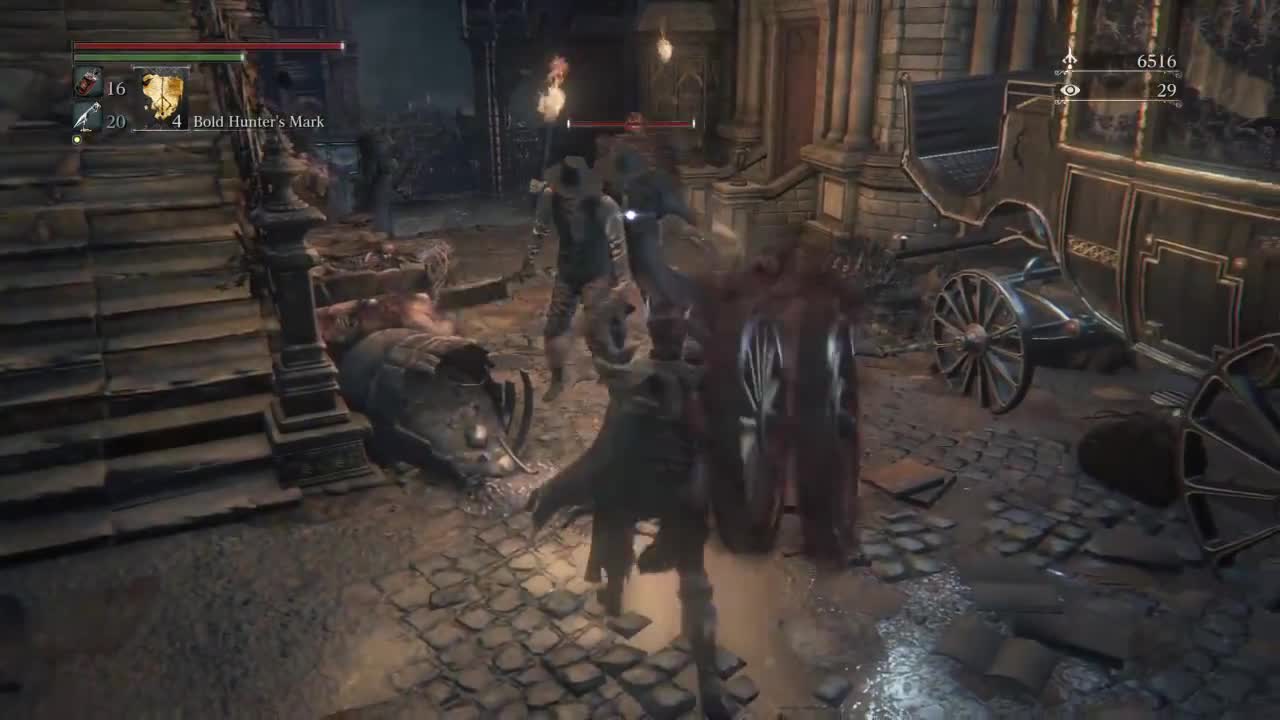The width and height of the screenshot is (1280, 720).
Task: Click the player's green stamina bar
Action: point(155,57)
